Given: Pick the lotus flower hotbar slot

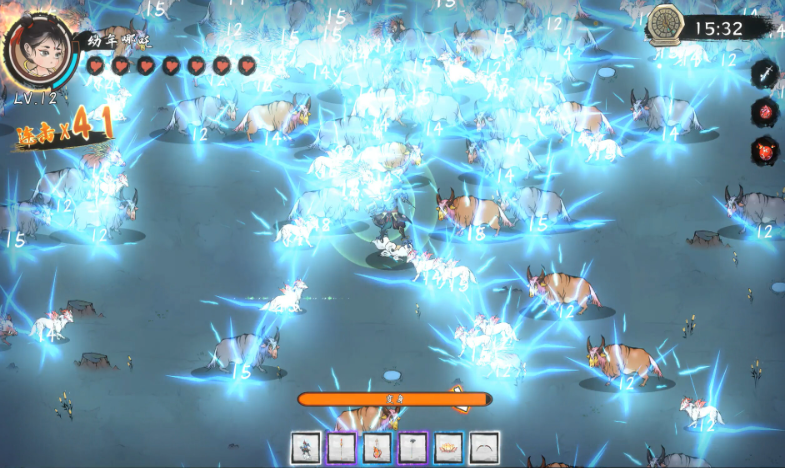Looking at the screenshot, I should click(449, 447).
